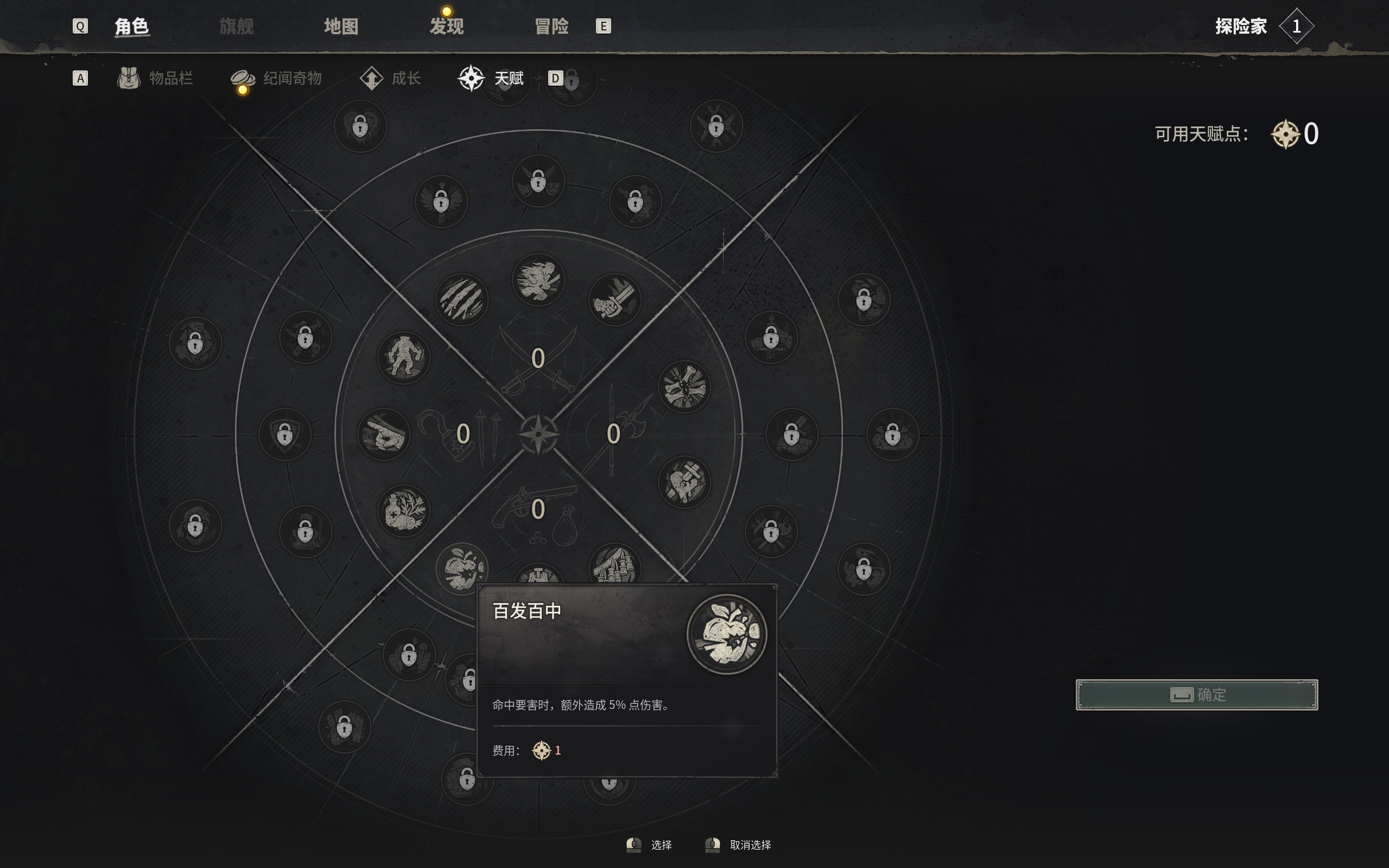Pick the shattered apple 百发百中 talent
This screenshot has height=868, width=1389.
click(461, 567)
